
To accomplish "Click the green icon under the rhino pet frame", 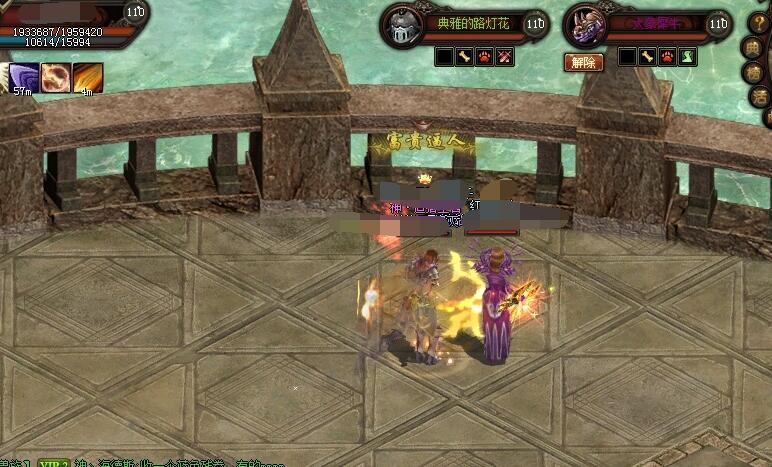I will [688, 58].
